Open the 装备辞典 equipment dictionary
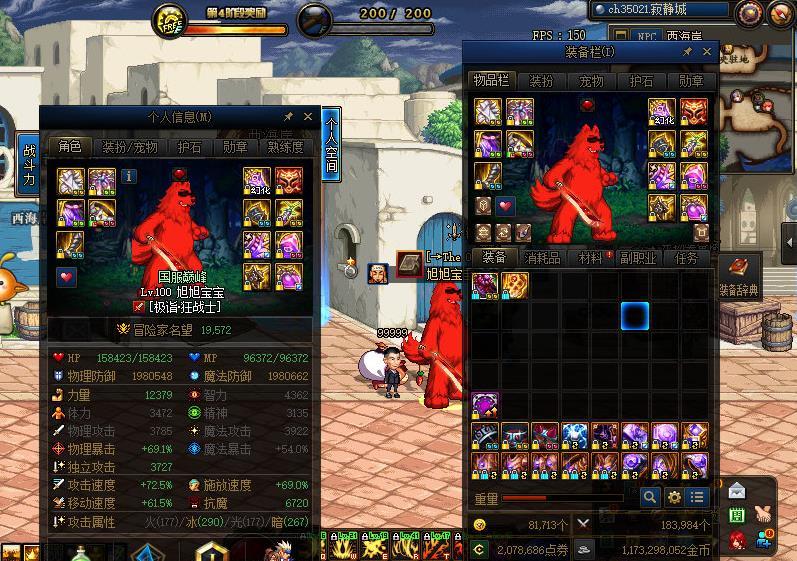 pyautogui.click(x=739, y=274)
